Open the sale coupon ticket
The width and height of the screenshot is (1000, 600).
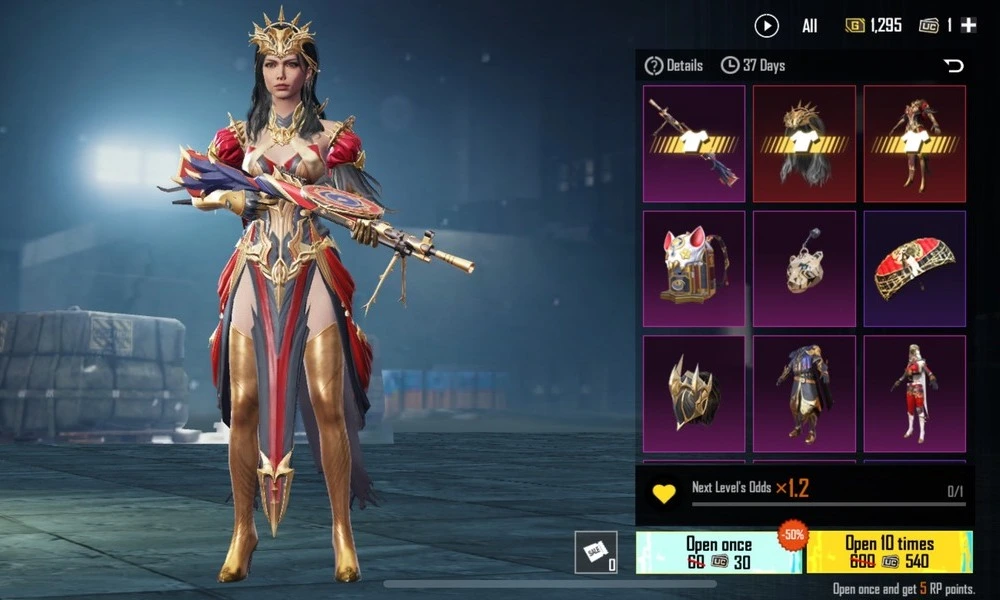pyautogui.click(x=595, y=552)
